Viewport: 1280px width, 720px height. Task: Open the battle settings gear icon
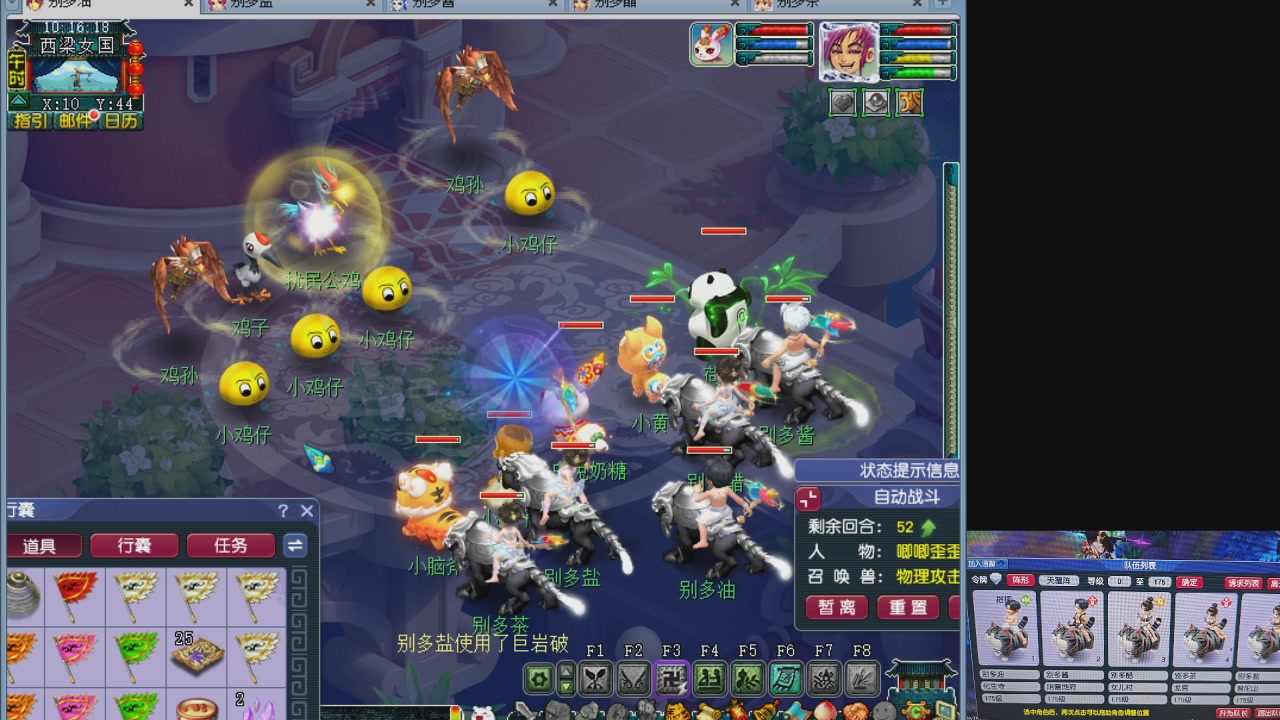coord(541,676)
